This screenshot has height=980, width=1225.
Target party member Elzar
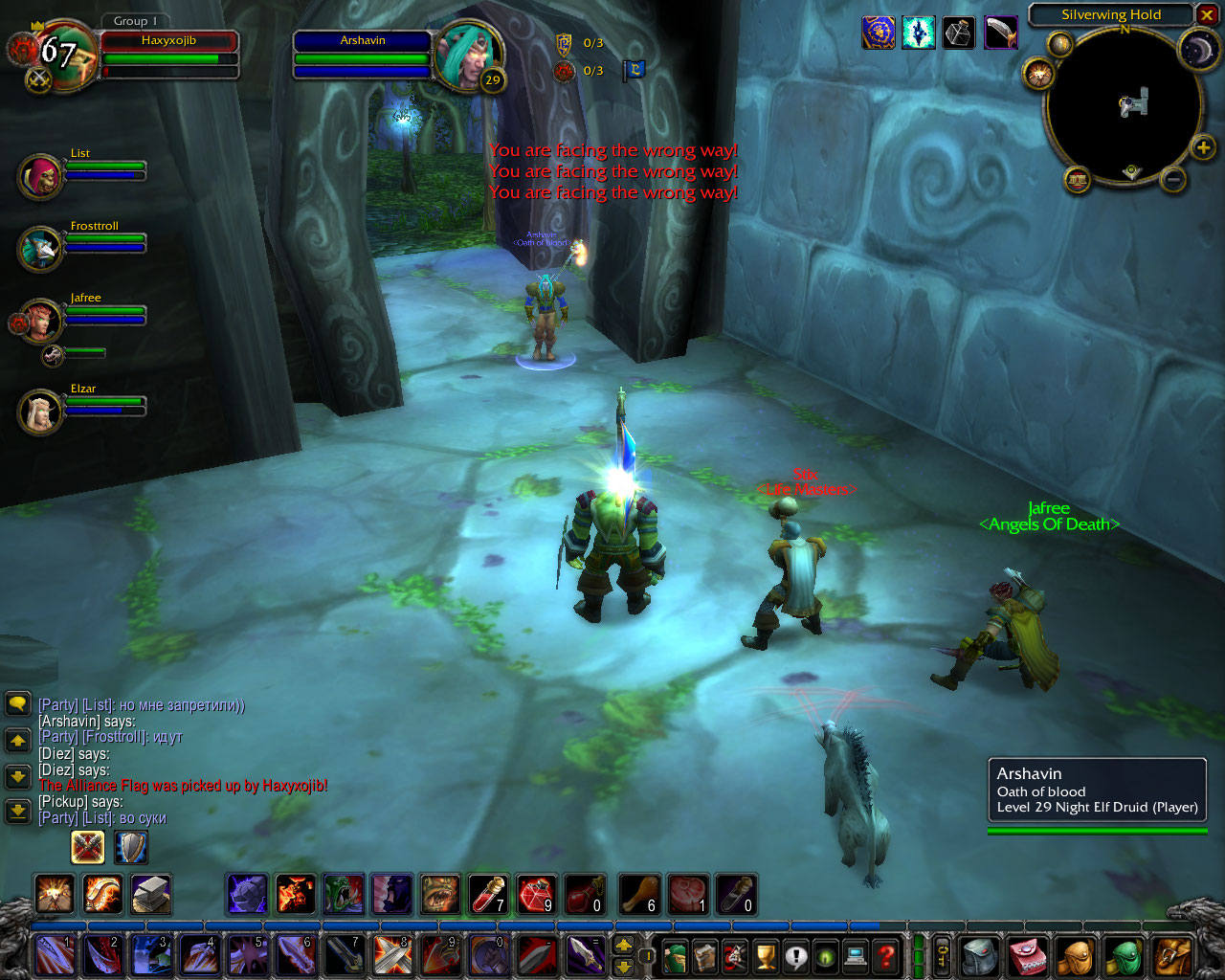pyautogui.click(x=40, y=412)
